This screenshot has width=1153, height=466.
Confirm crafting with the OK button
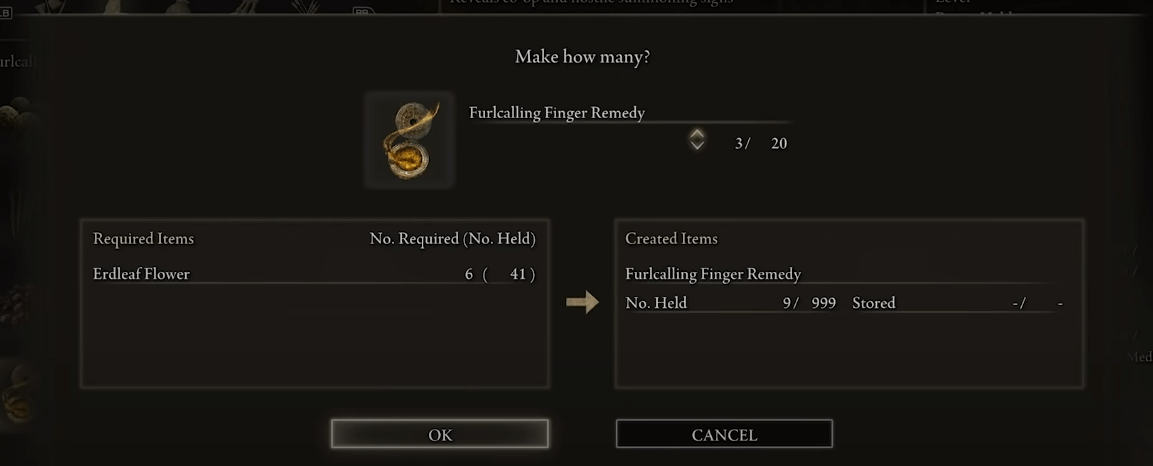[x=440, y=434]
